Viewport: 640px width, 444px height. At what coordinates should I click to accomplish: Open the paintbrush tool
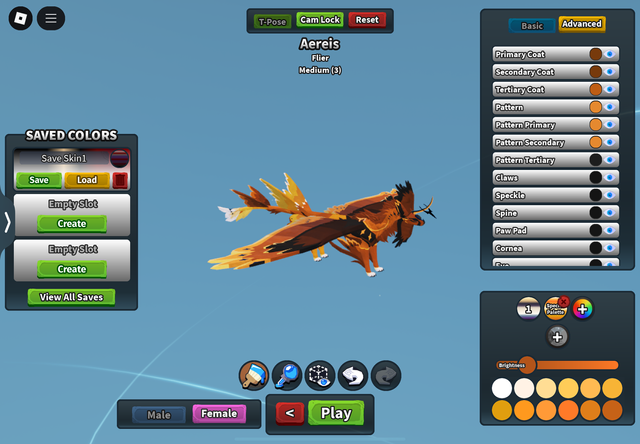pyautogui.click(x=253, y=375)
